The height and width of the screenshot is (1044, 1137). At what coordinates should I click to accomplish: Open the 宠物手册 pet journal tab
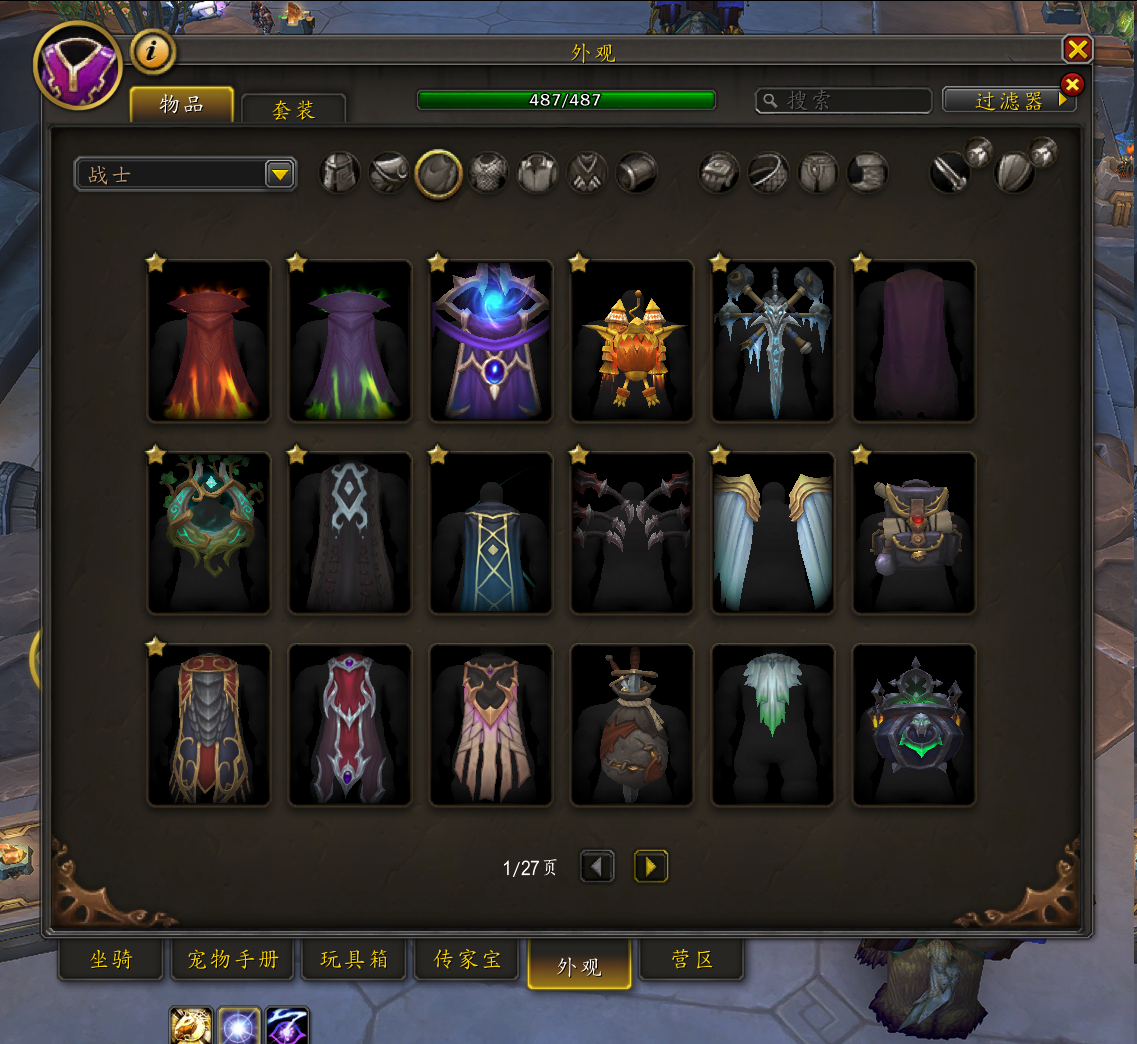[233, 960]
